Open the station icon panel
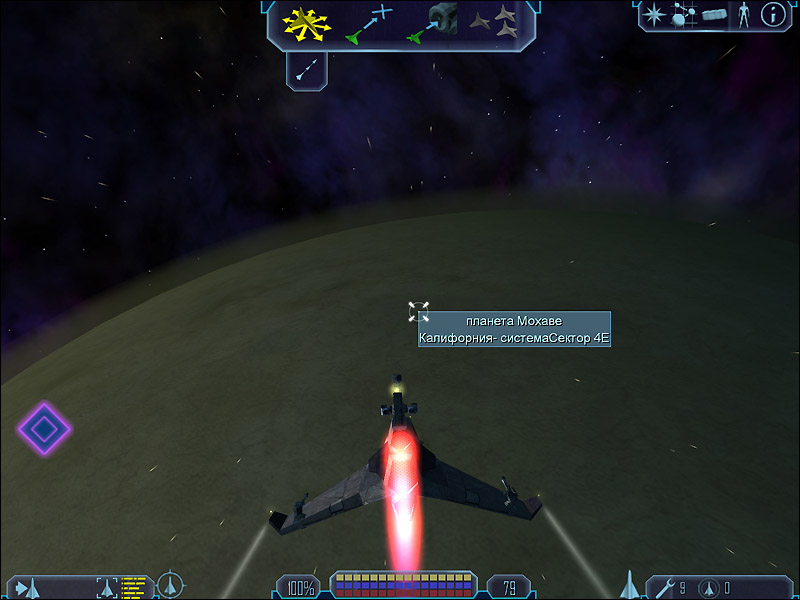 pyautogui.click(x=713, y=14)
